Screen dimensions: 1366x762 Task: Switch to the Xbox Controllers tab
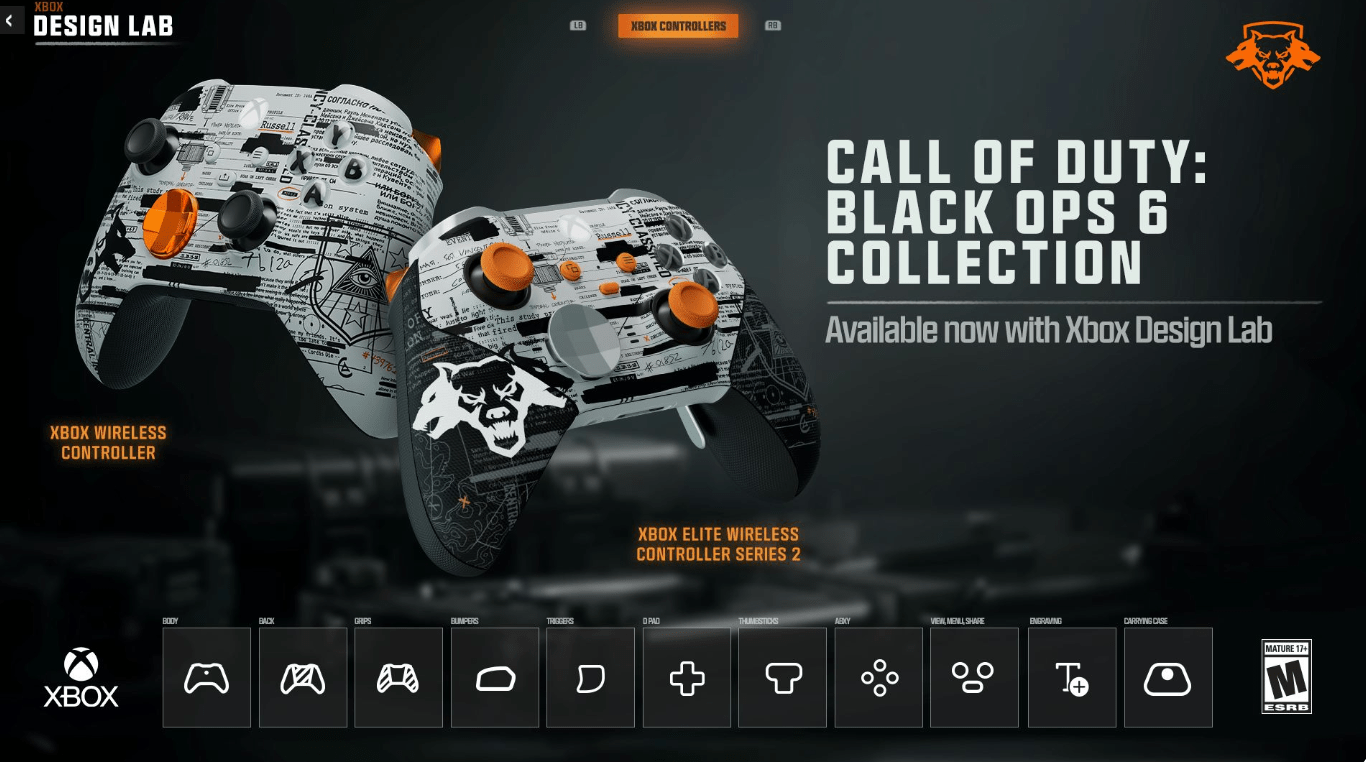click(x=679, y=26)
